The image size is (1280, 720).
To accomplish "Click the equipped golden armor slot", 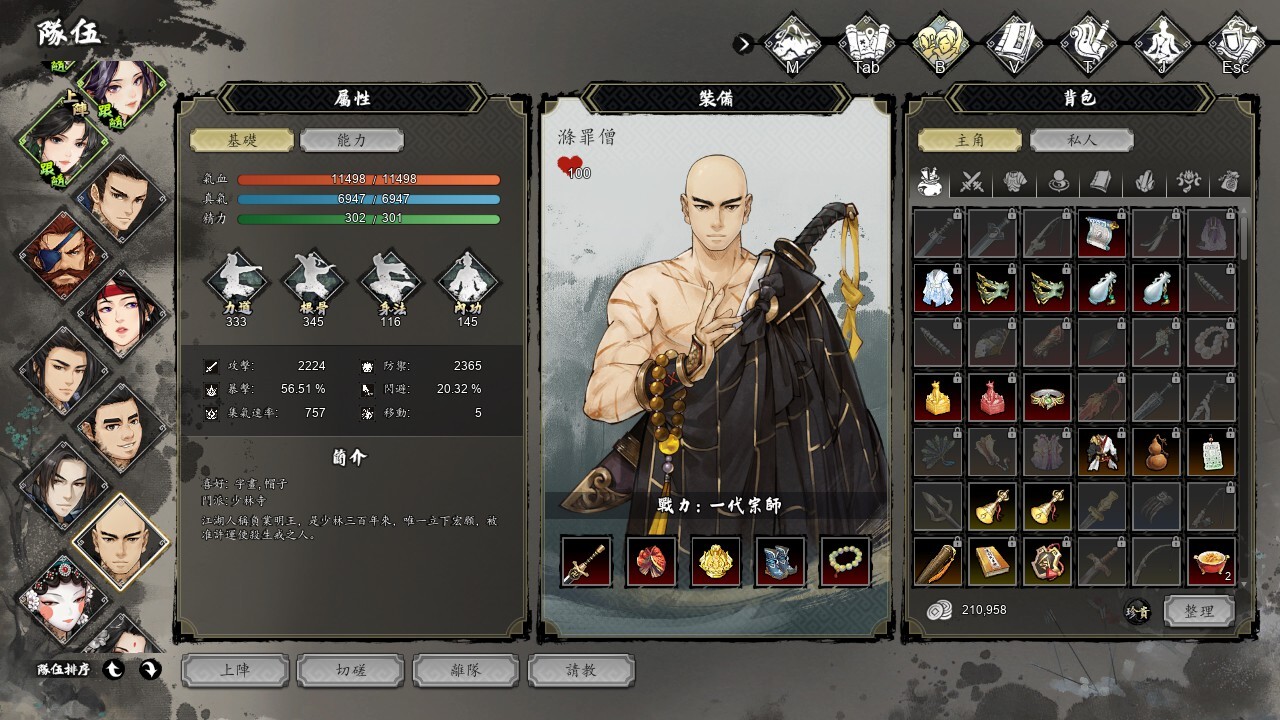I will click(x=716, y=562).
